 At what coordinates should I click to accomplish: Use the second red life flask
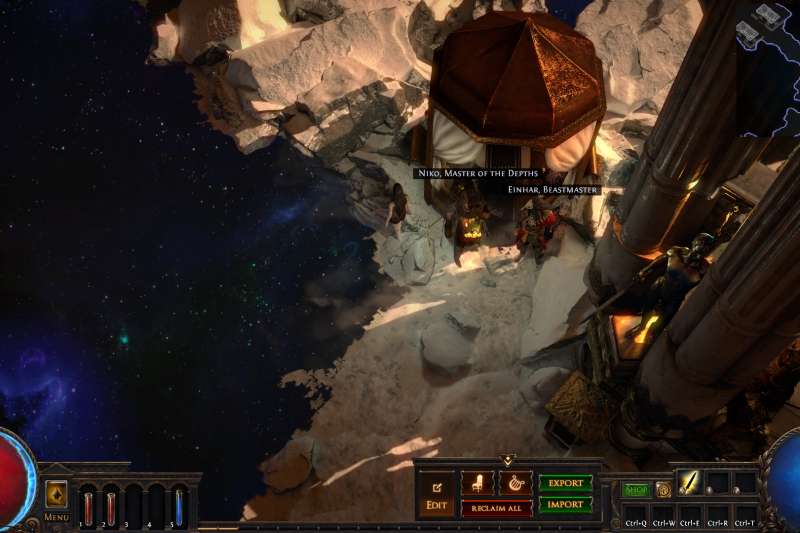click(111, 505)
